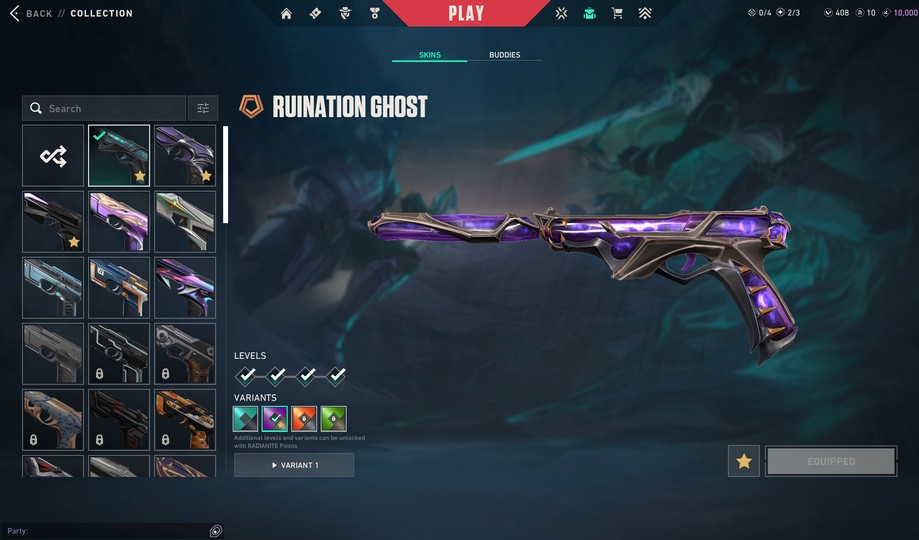Choose the purple variant swatch

275,418
